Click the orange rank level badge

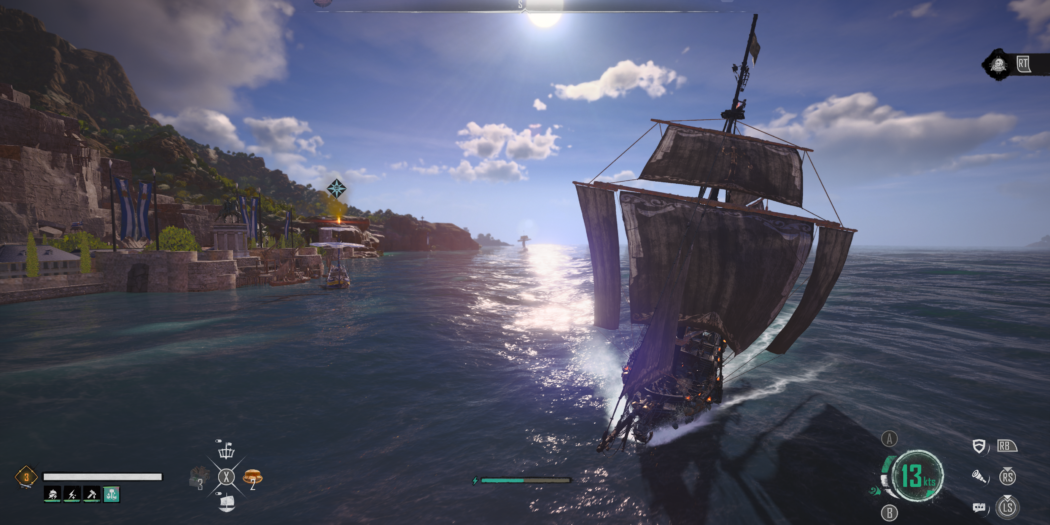tap(25, 477)
